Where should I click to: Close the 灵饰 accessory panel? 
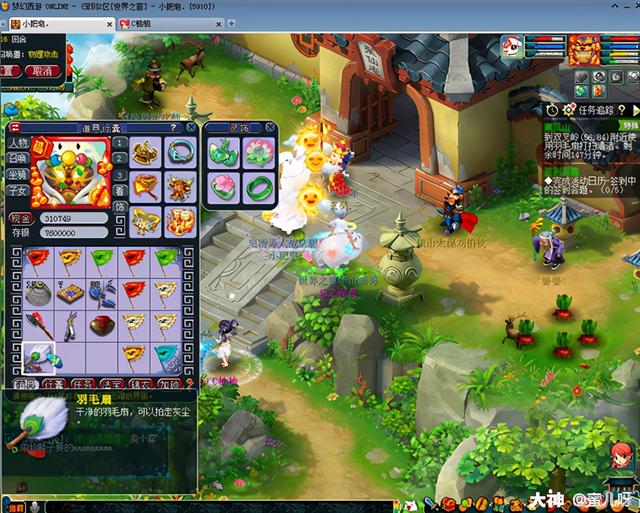coord(270,127)
